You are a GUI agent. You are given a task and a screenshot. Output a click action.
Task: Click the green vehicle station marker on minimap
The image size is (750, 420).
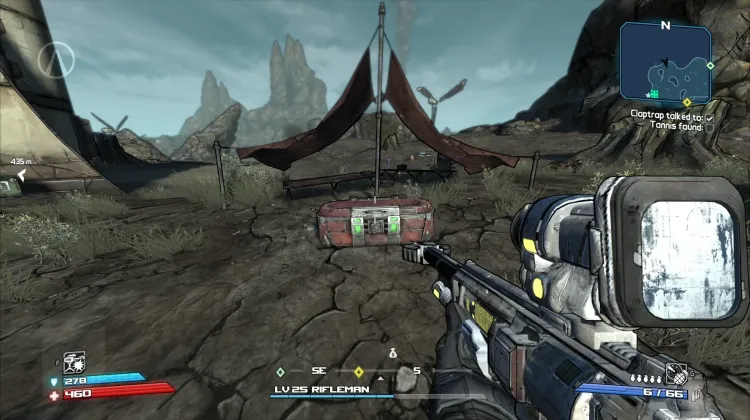pyautogui.click(x=652, y=94)
